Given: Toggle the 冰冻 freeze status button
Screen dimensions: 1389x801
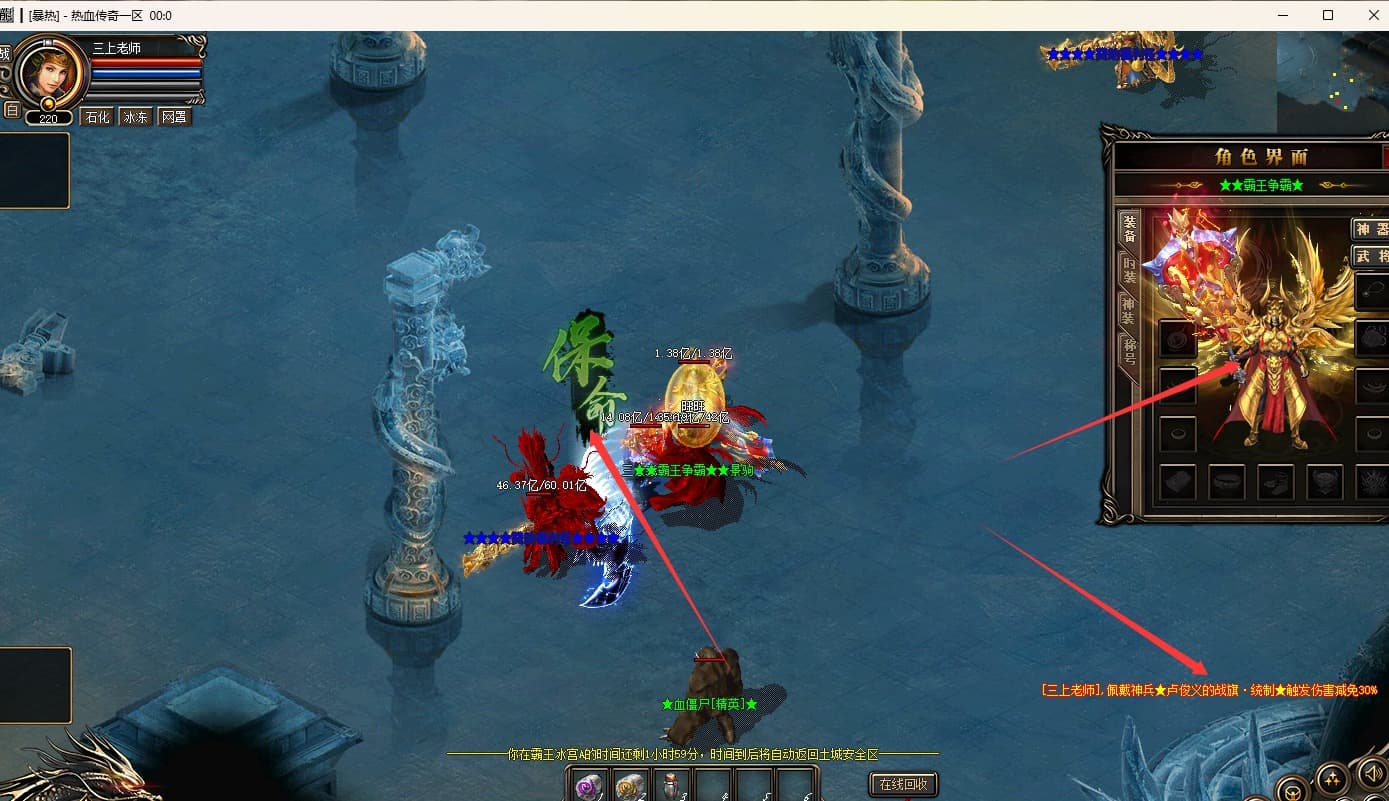Looking at the screenshot, I should coord(135,117).
